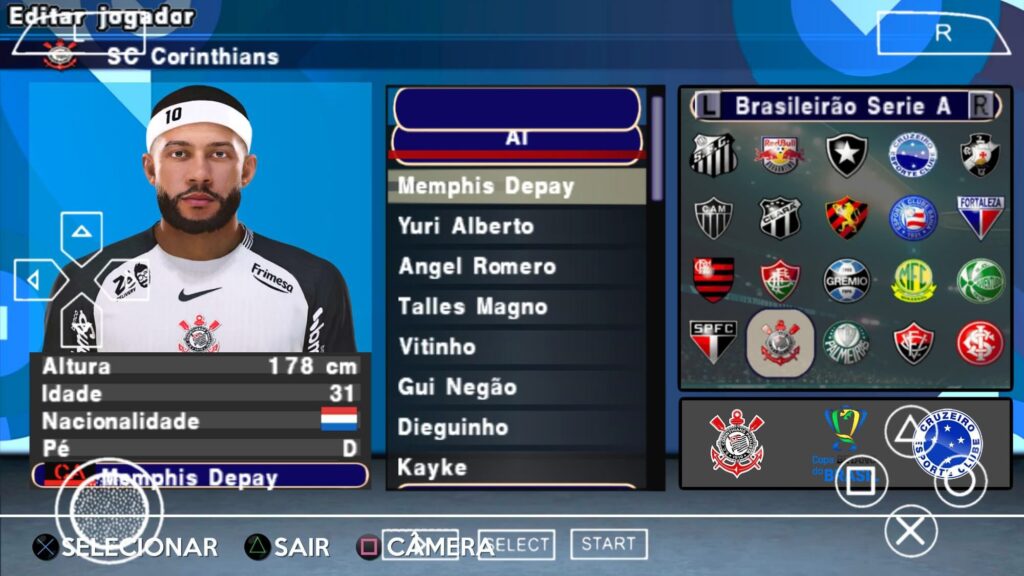Screen dimensions: 1024x576
Task: Pick Kayke in the player list
Action: [x=432, y=467]
